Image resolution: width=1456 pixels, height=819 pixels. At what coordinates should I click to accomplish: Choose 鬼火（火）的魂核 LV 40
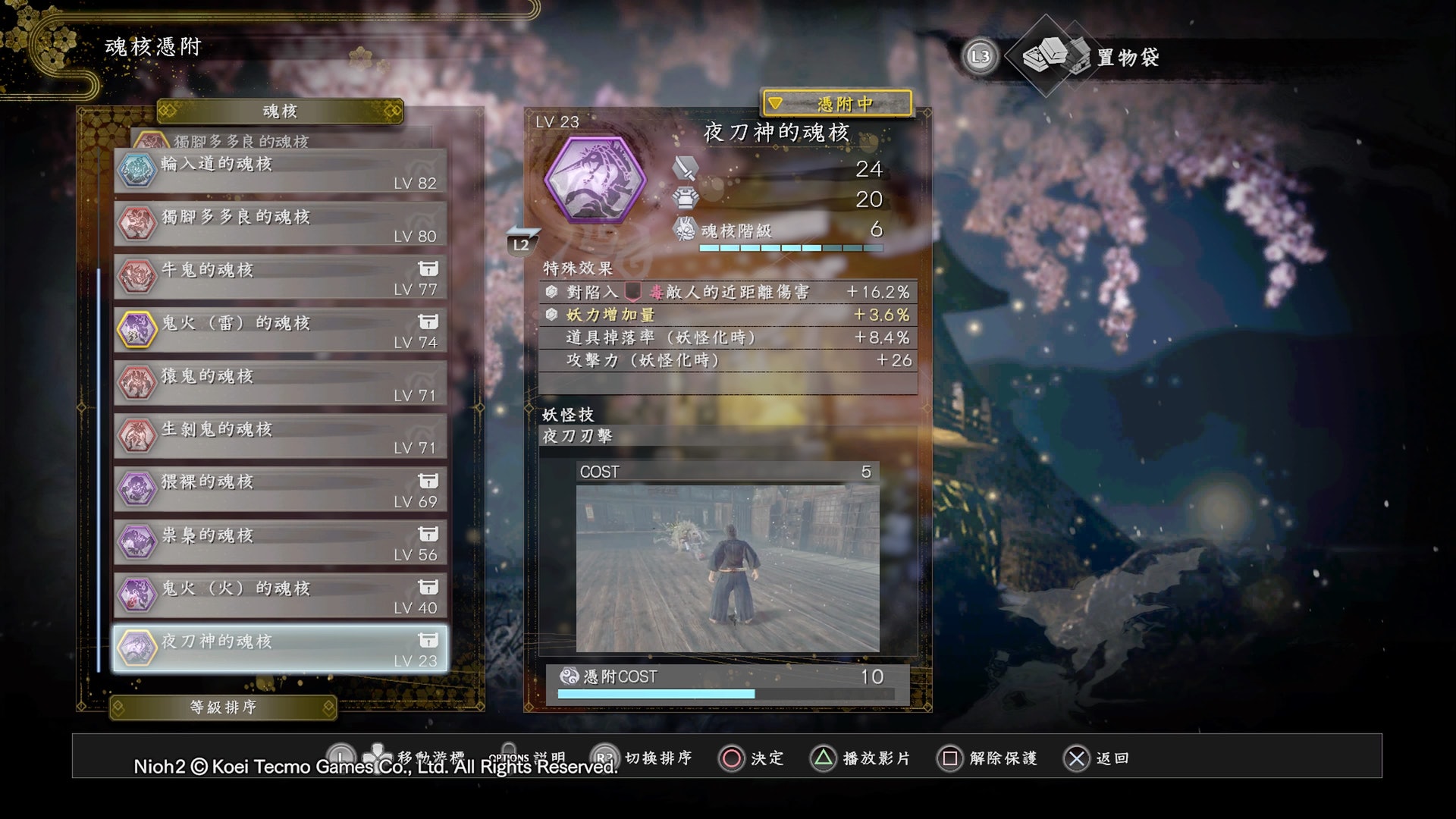tap(280, 596)
